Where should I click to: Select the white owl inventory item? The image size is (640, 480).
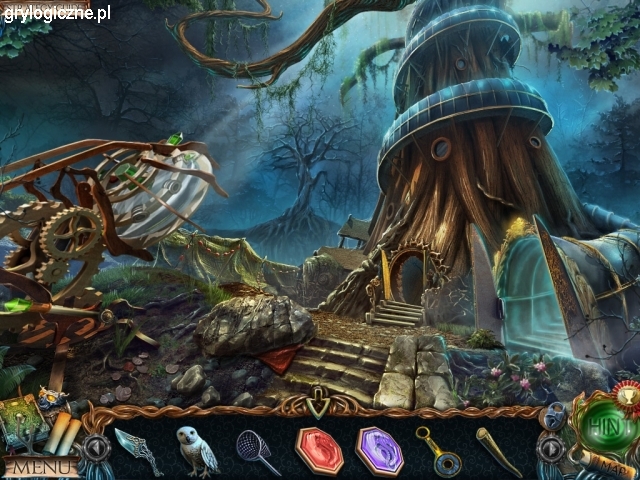click(197, 449)
